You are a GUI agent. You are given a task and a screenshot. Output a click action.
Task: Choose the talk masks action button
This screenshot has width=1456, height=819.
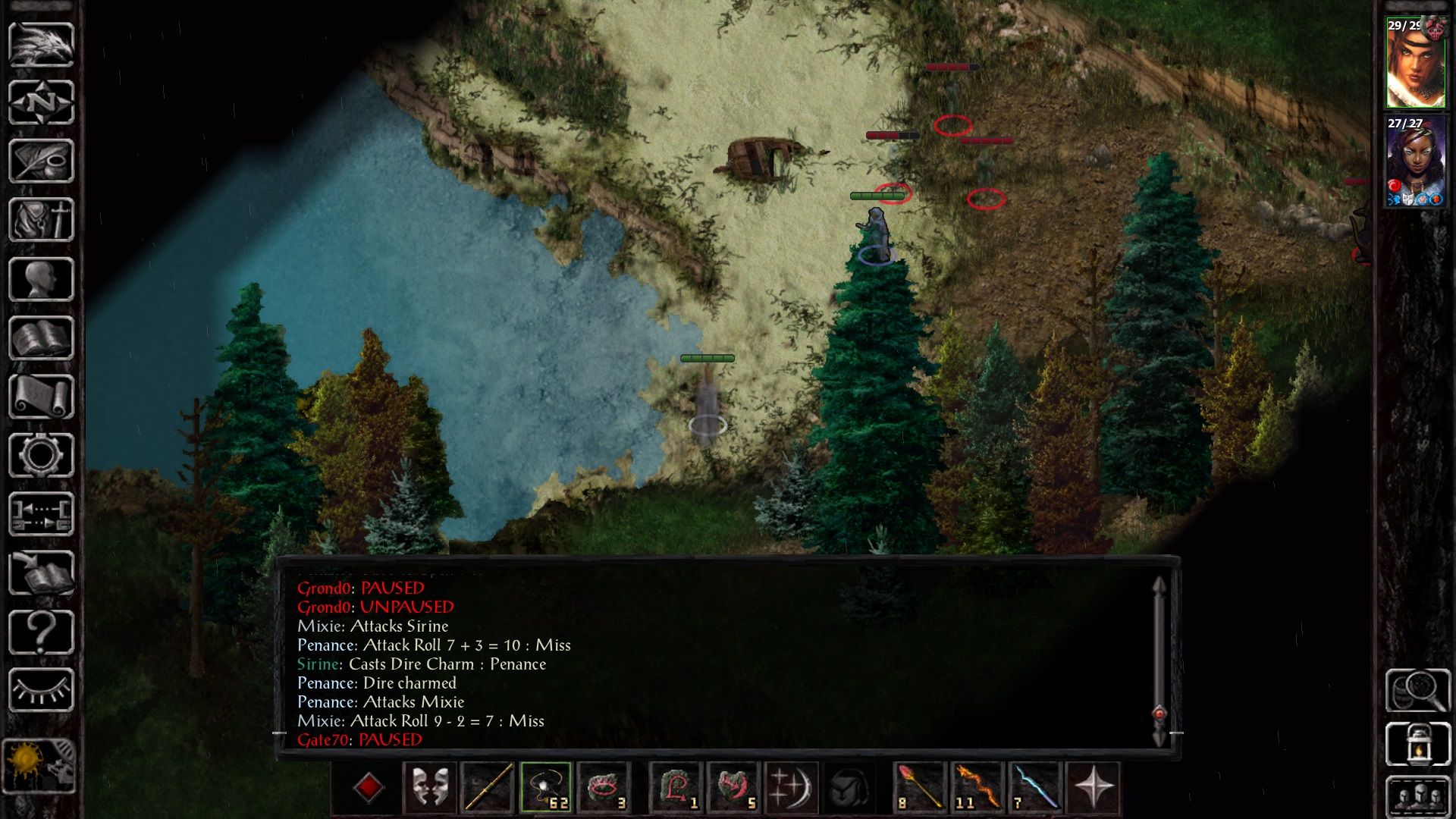[x=430, y=787]
